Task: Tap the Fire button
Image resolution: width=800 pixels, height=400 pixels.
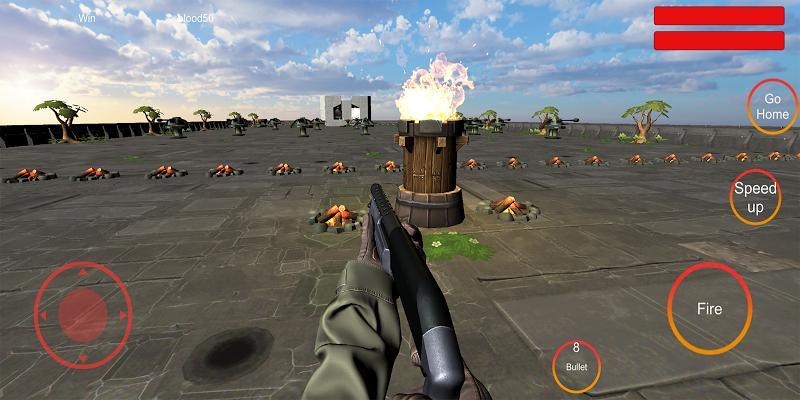Action: click(x=709, y=309)
